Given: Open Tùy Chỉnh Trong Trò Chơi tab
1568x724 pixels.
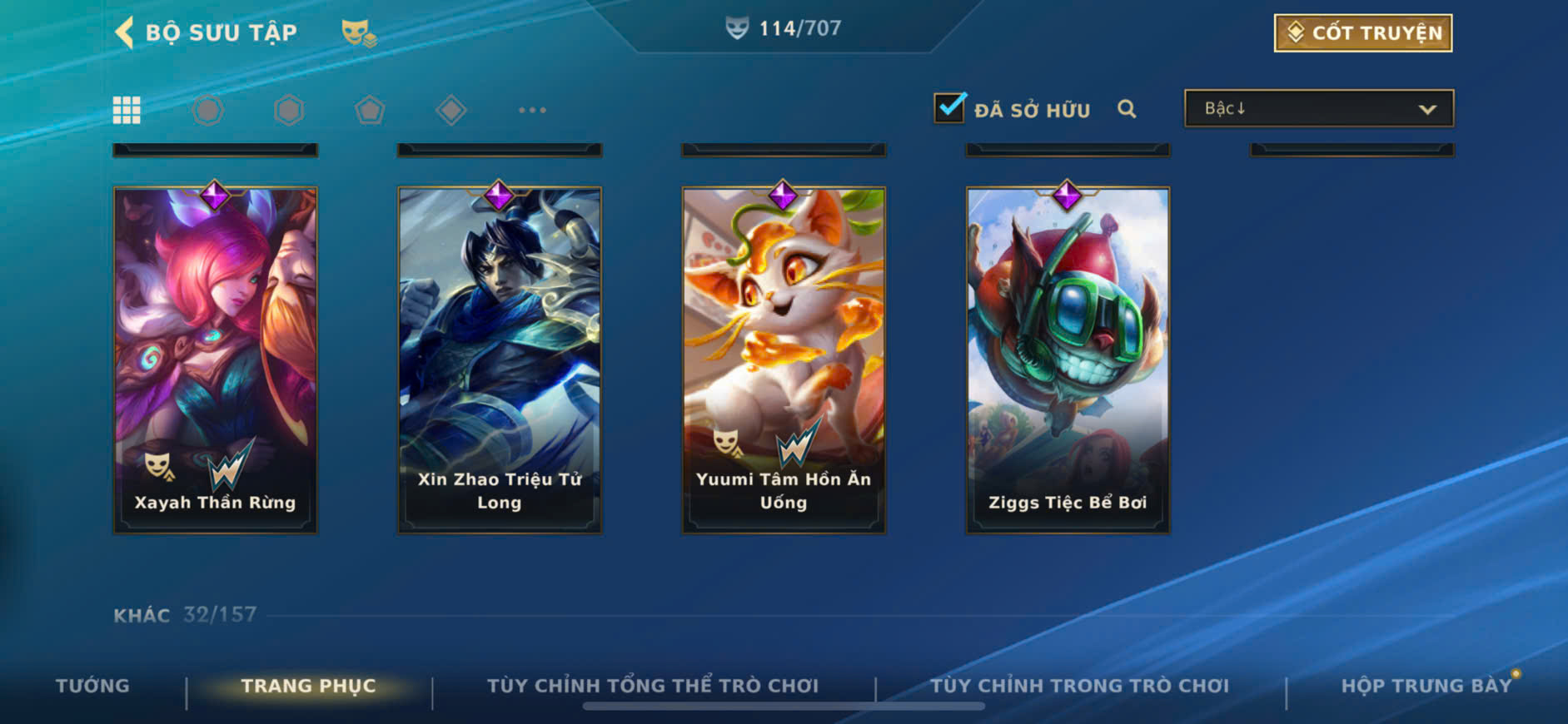Looking at the screenshot, I should (x=1079, y=686).
